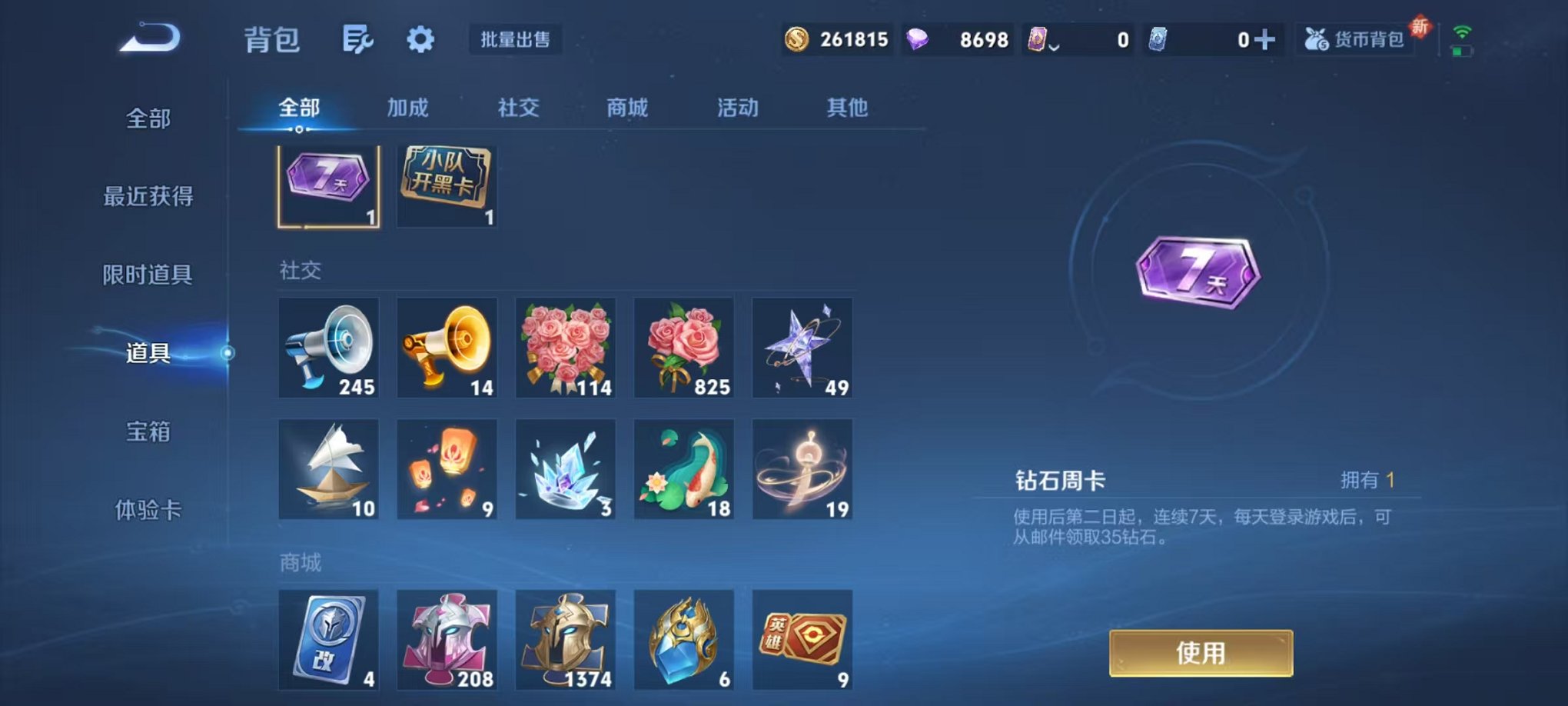The height and width of the screenshot is (706, 1568).
Task: Select the silver loudspeaker item
Action: (x=329, y=348)
